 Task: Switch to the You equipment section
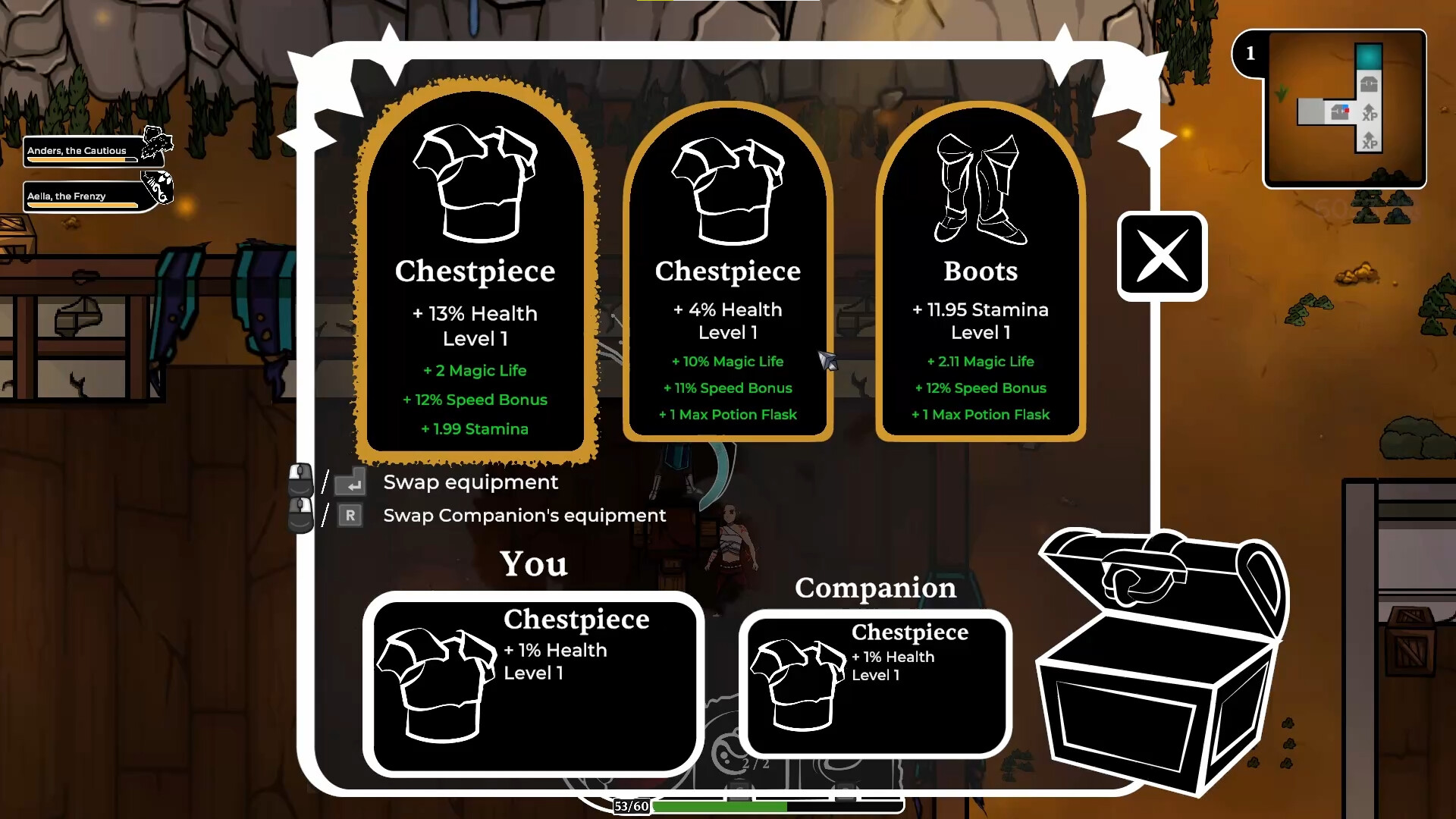(533, 563)
